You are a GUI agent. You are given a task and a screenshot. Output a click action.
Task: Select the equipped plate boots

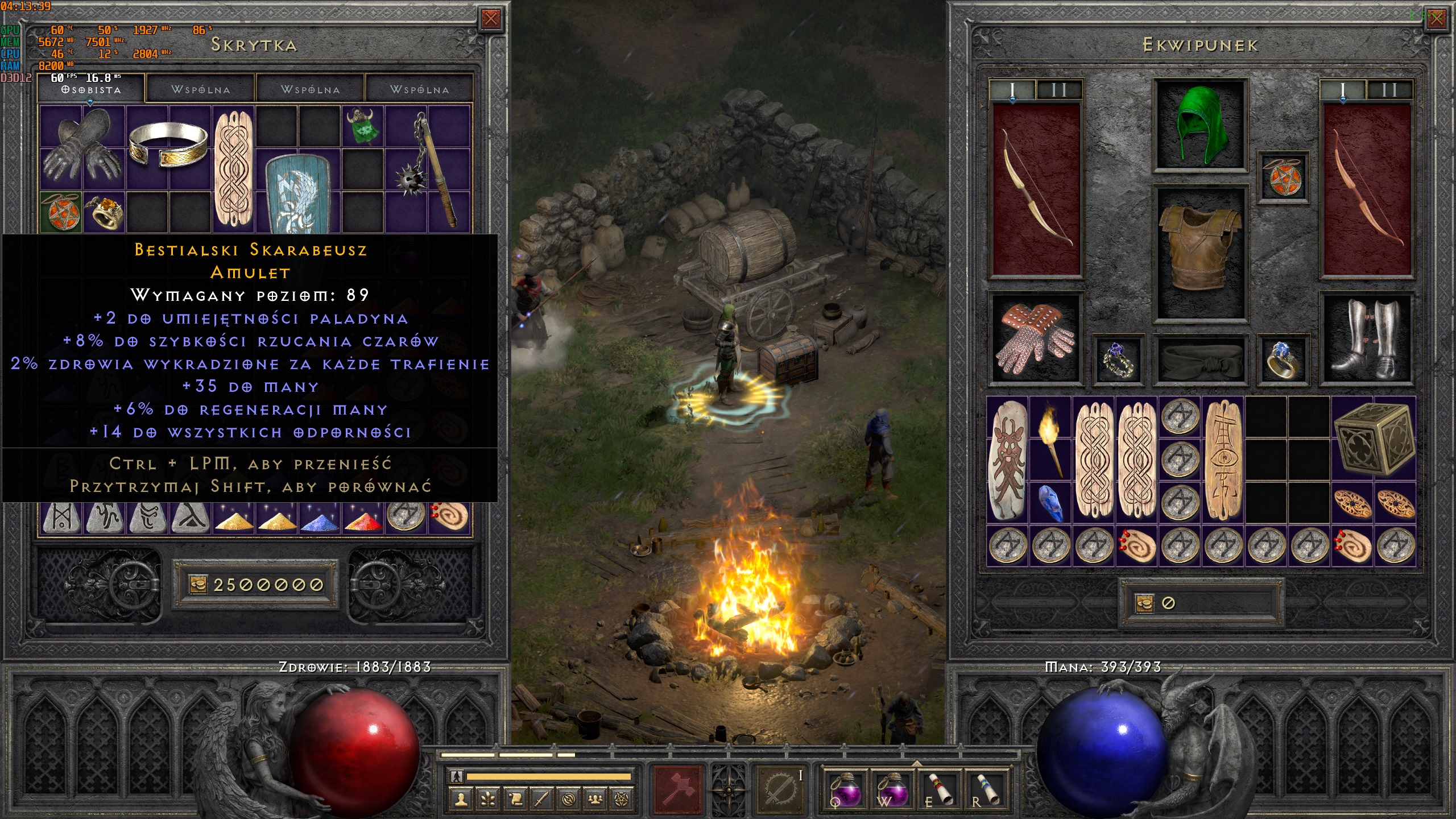point(1366,340)
